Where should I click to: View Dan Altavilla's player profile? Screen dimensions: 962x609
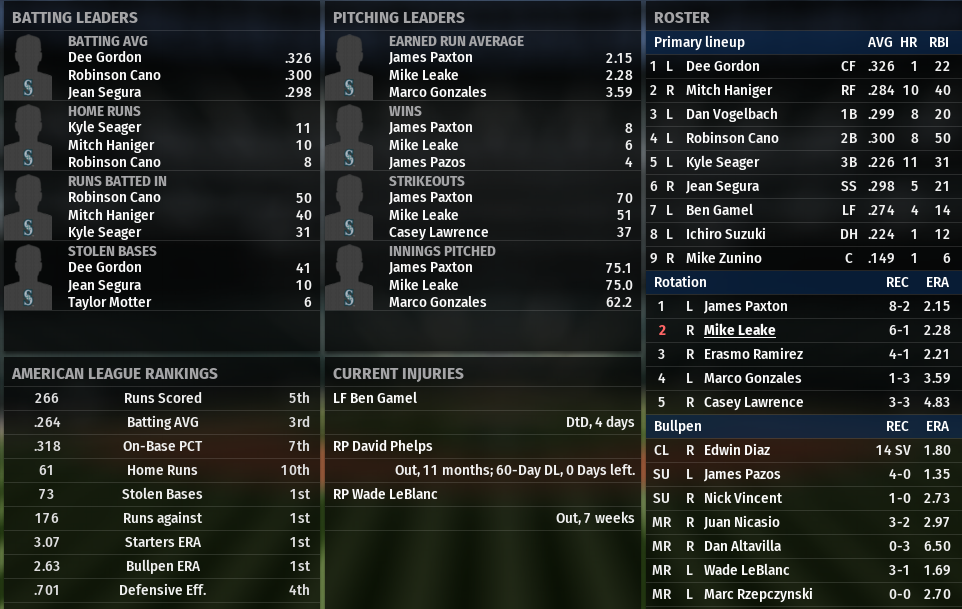point(742,546)
